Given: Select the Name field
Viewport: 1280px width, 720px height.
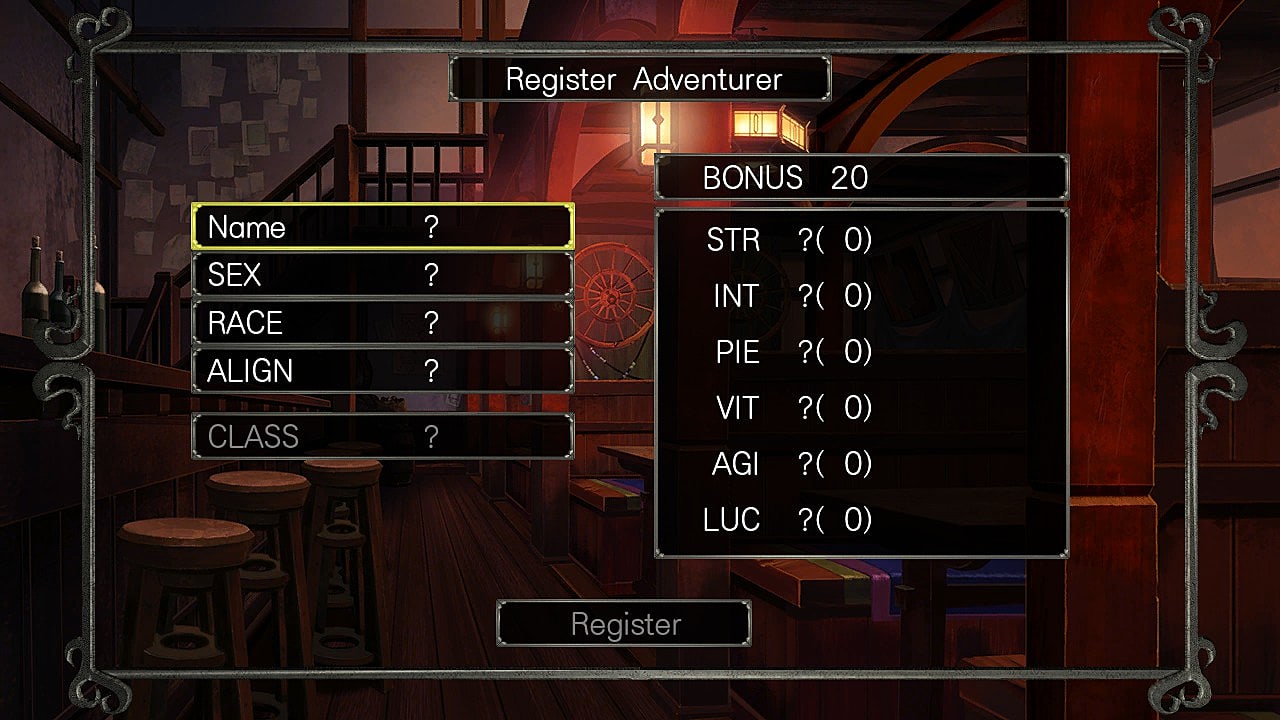Looking at the screenshot, I should (x=382, y=227).
